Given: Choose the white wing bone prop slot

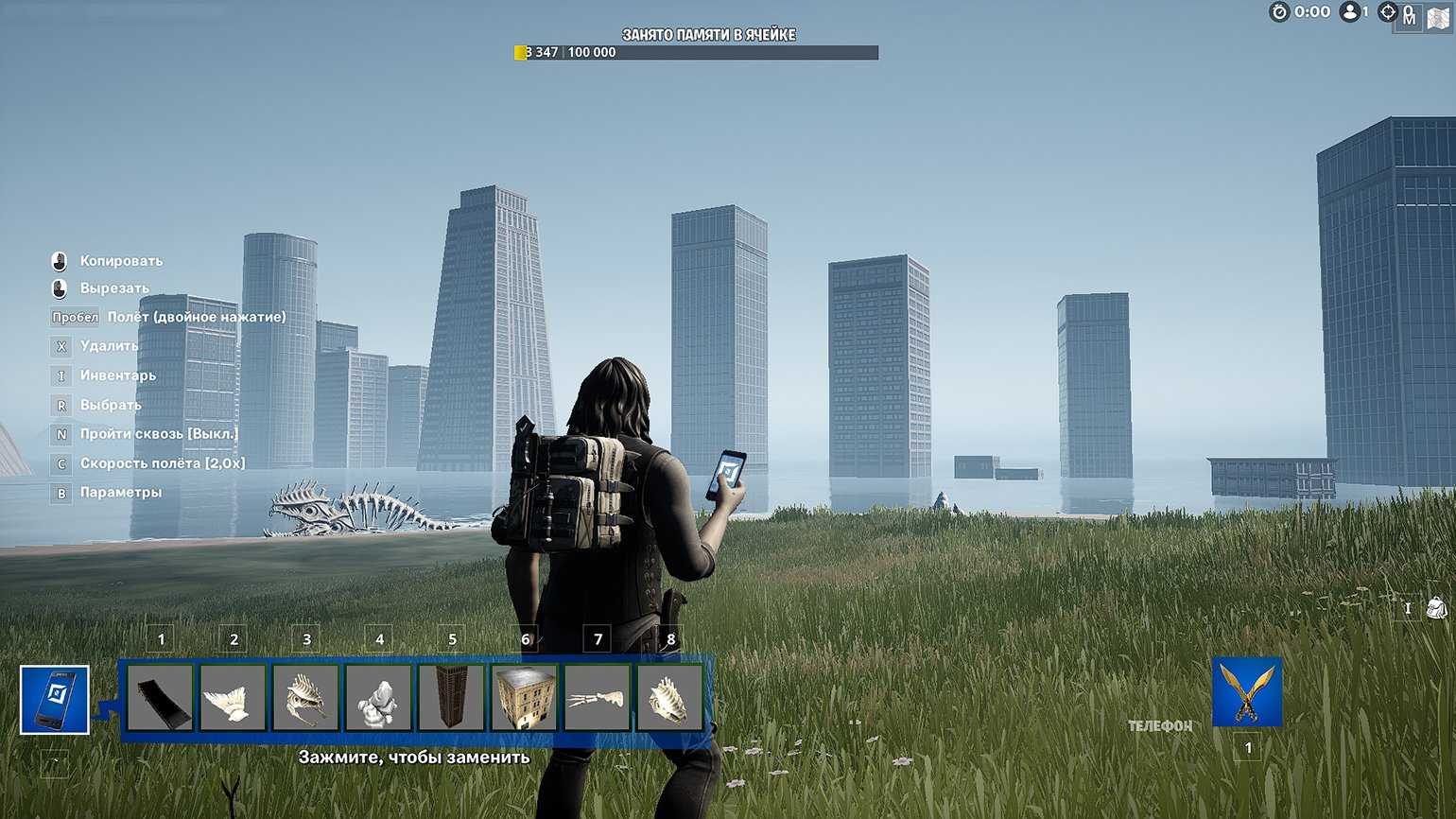Looking at the screenshot, I should point(234,698).
